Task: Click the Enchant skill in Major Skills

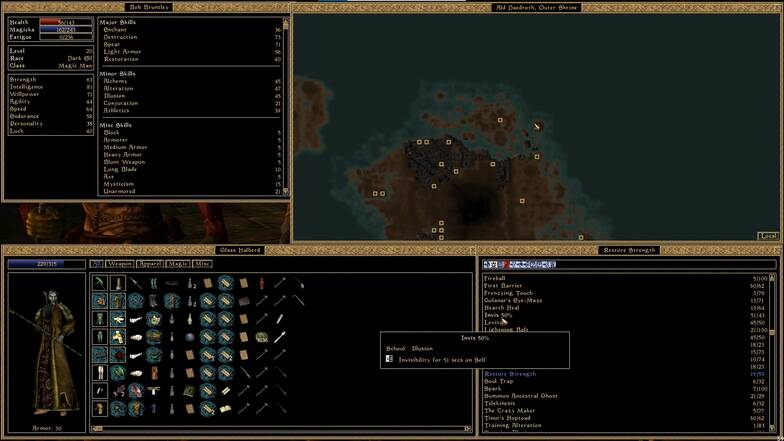Action: pyautogui.click(x=116, y=30)
